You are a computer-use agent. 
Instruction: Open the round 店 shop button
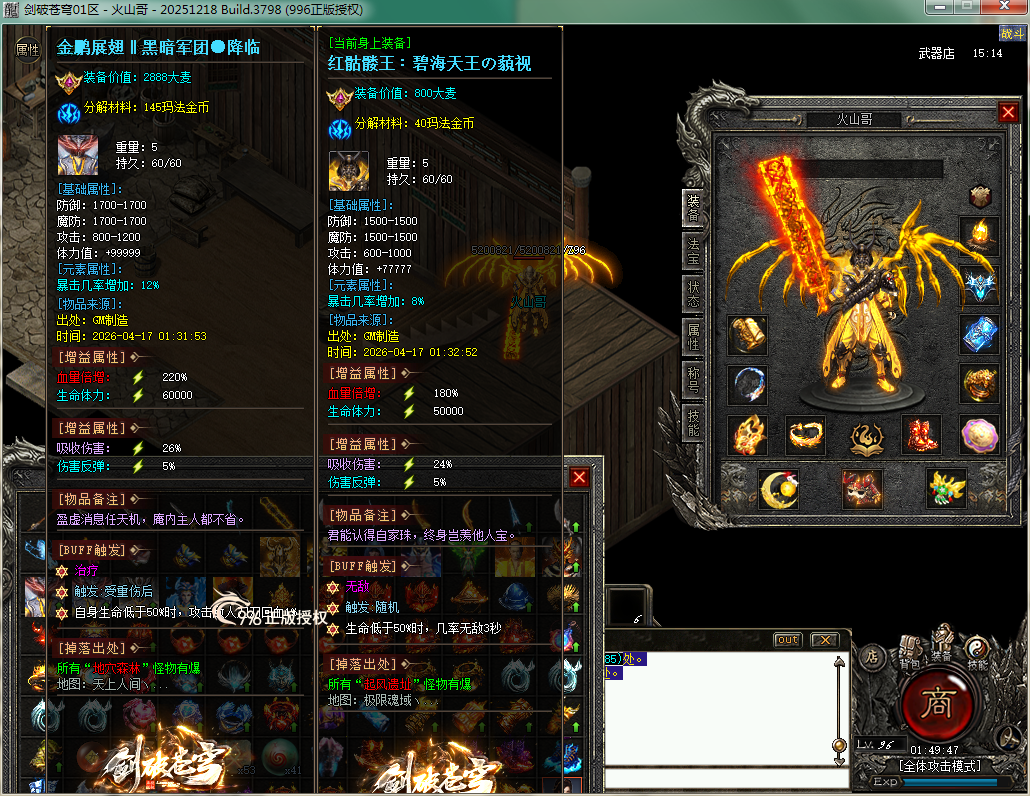click(871, 656)
